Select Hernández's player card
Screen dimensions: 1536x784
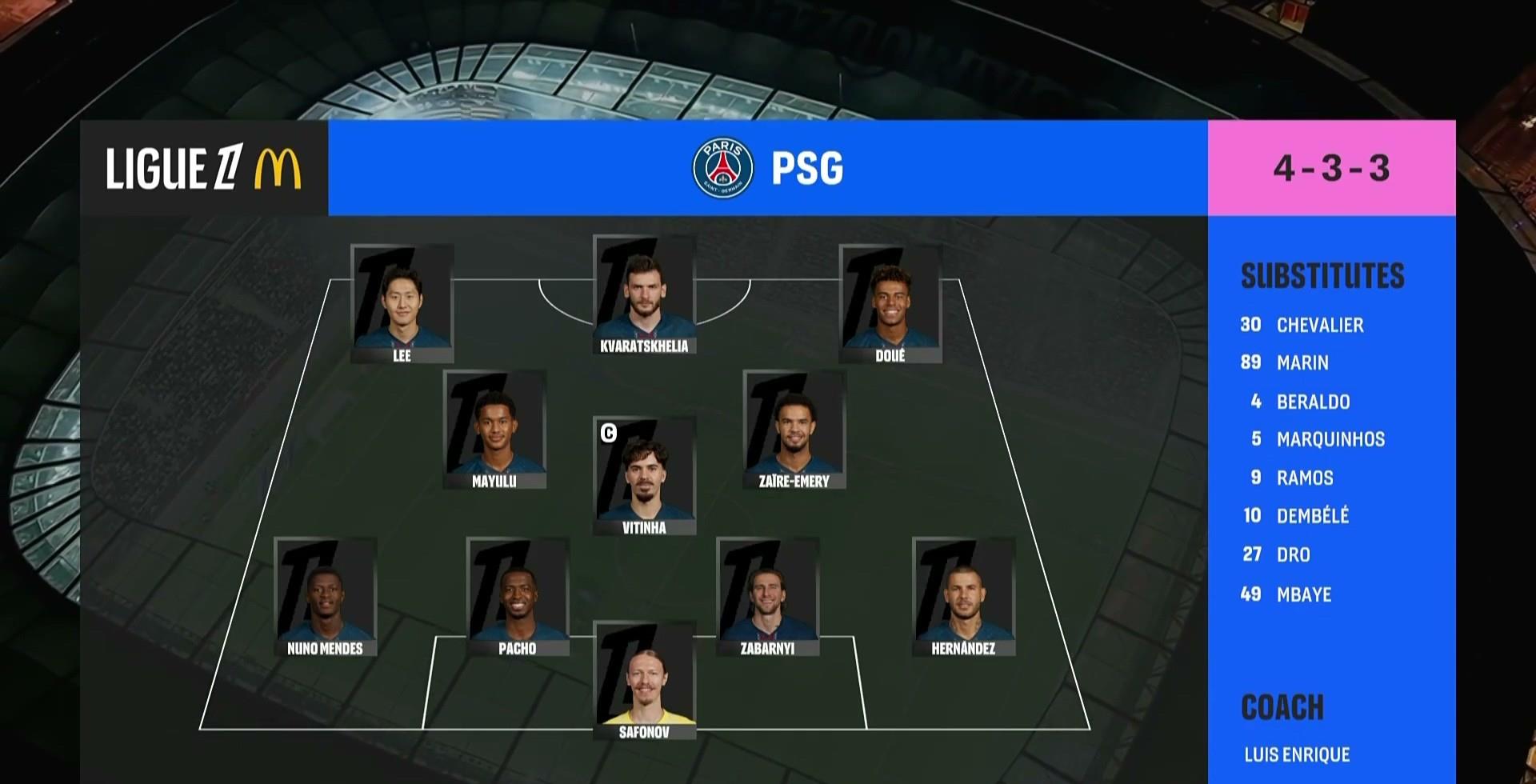click(963, 597)
